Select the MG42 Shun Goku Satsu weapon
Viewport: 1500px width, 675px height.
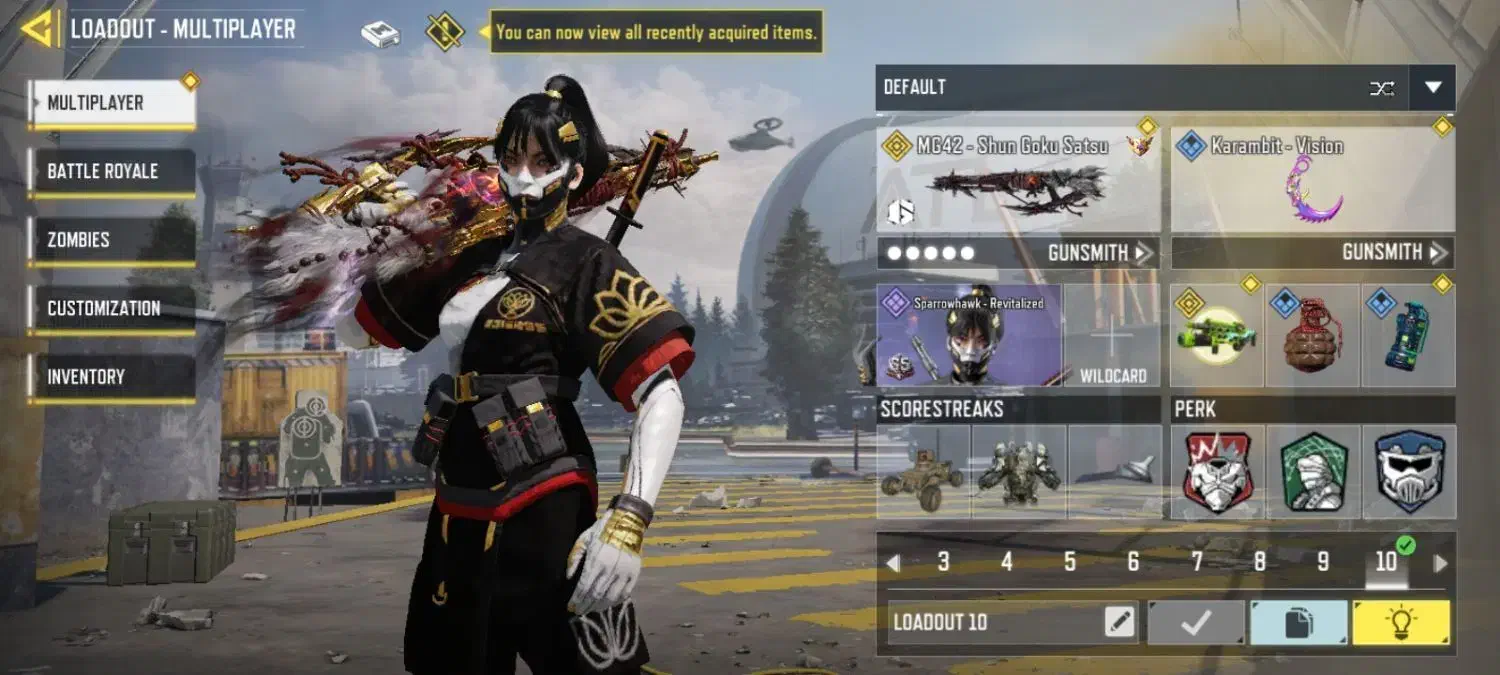click(1019, 180)
